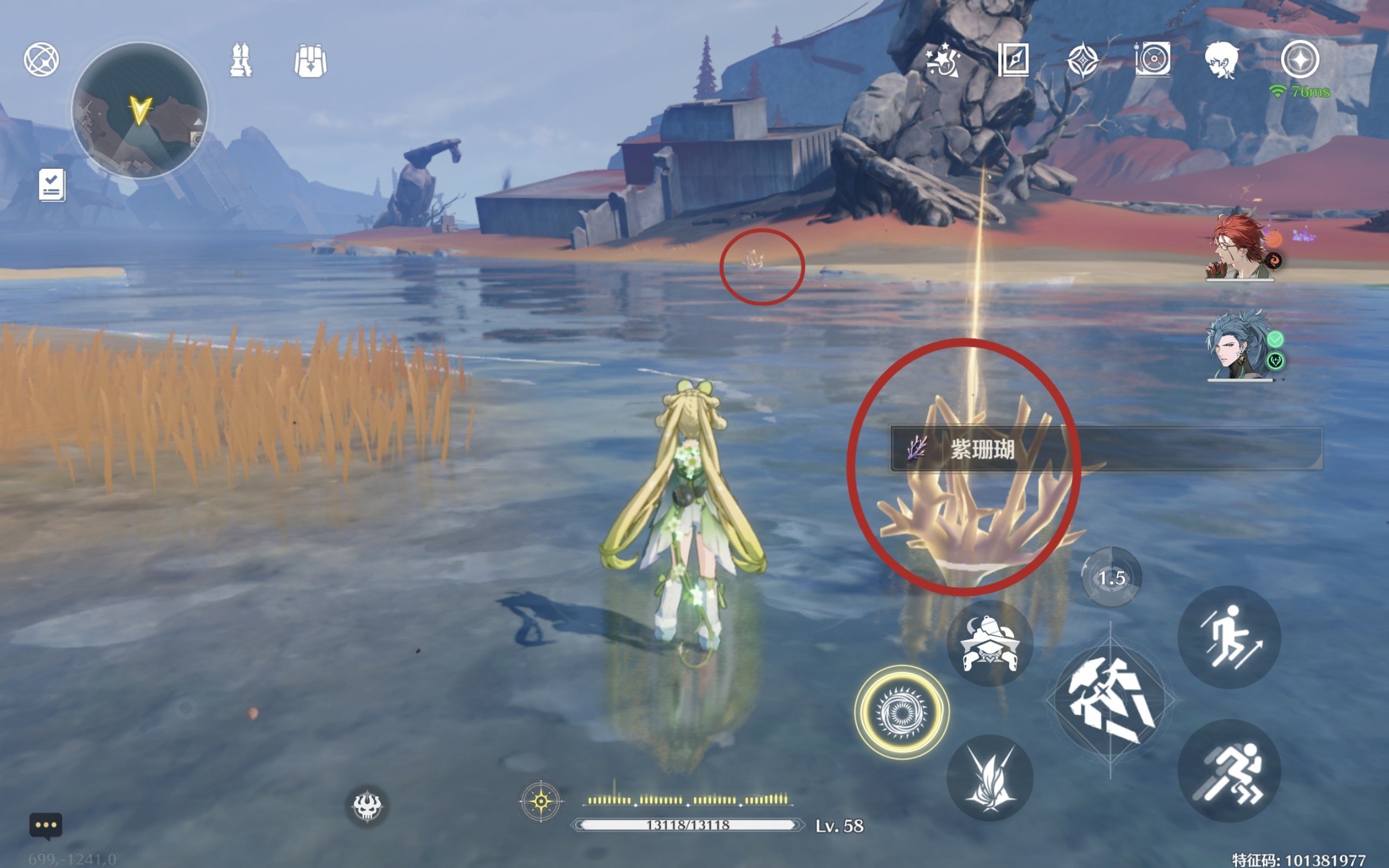Switch to the blue-haired party member
Screen dimensions: 1389x868
(1240, 346)
